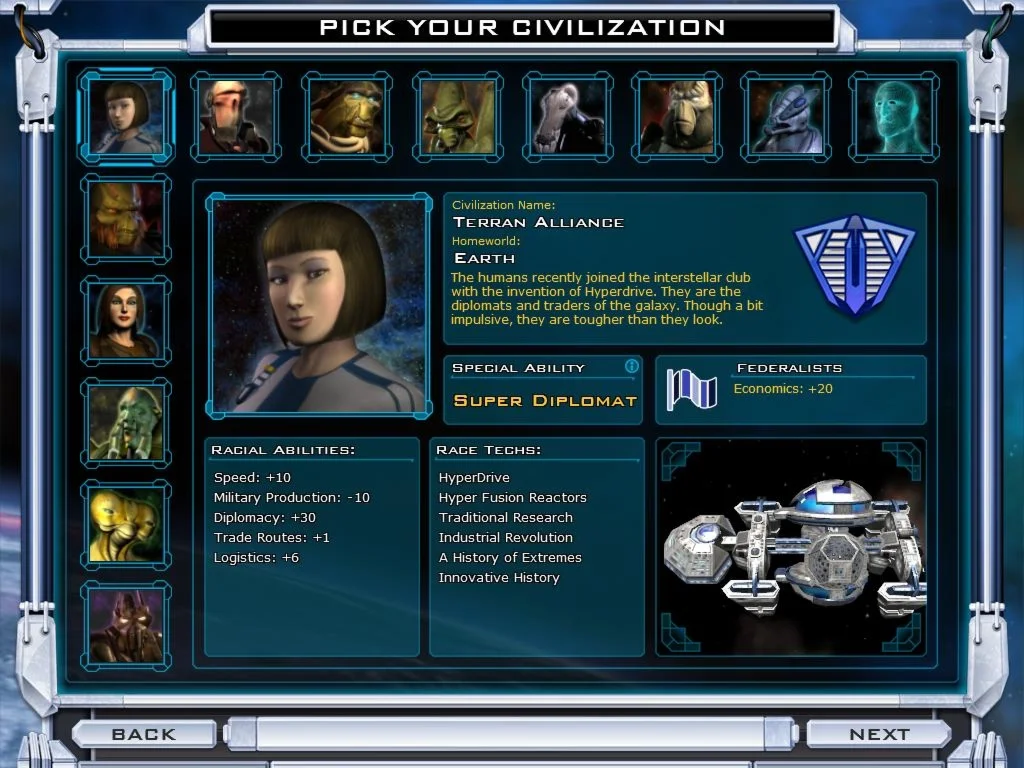This screenshot has width=1024, height=768.
Task: Select the golden two-headed alien portrait
Action: (126, 524)
